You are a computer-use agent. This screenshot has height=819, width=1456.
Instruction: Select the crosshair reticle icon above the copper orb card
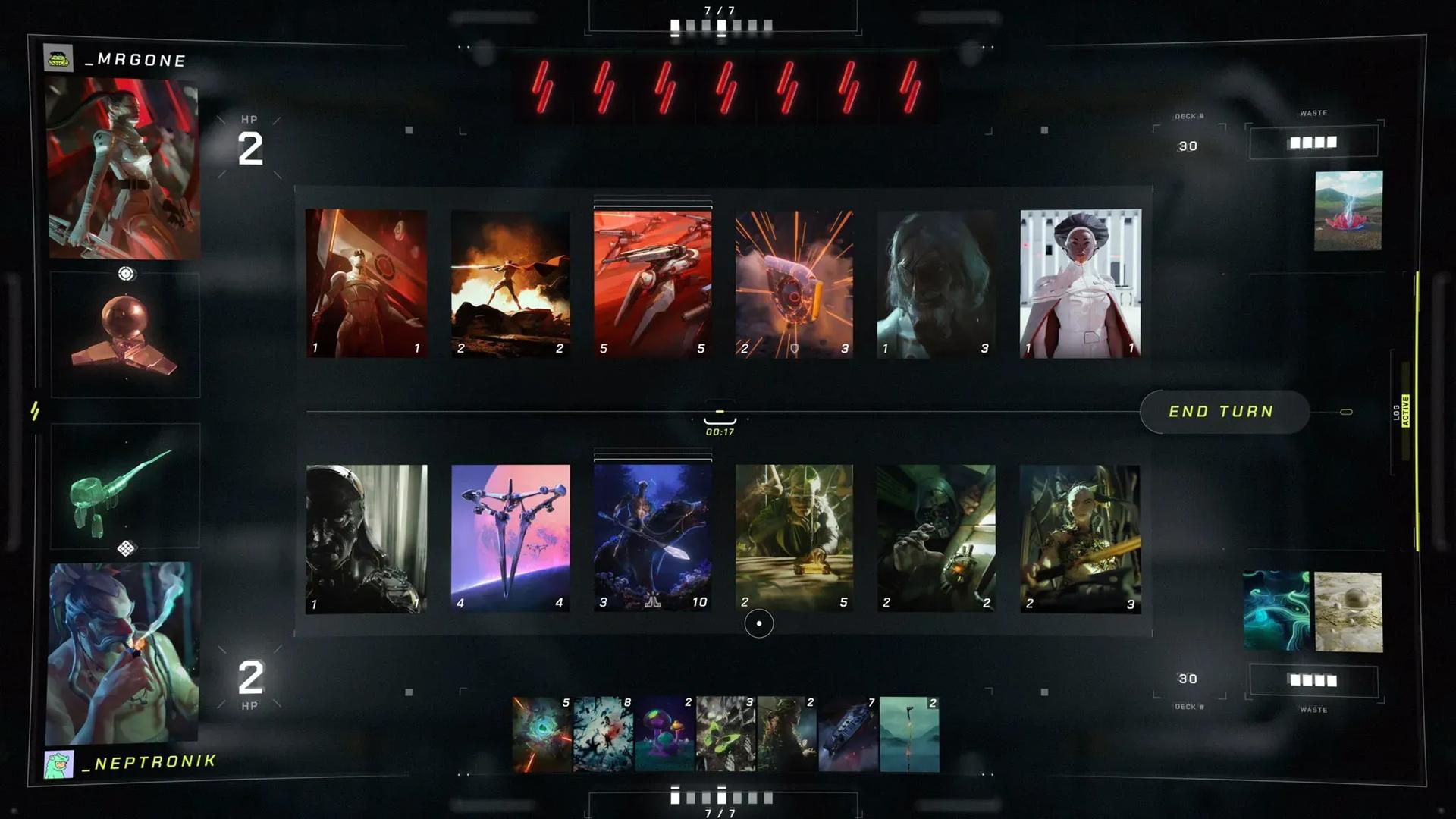coord(124,271)
